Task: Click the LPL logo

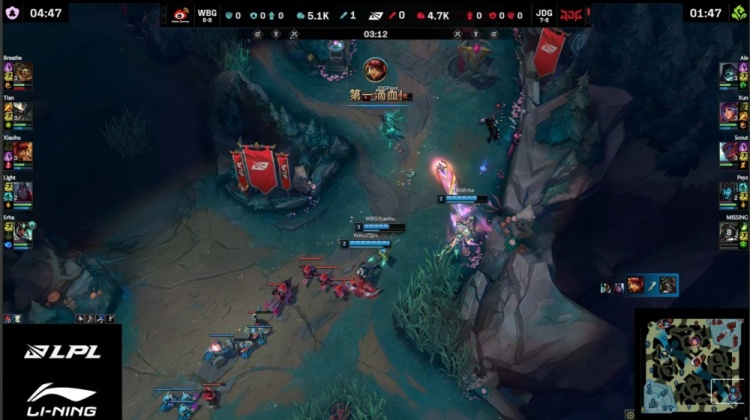Action: (x=62, y=351)
